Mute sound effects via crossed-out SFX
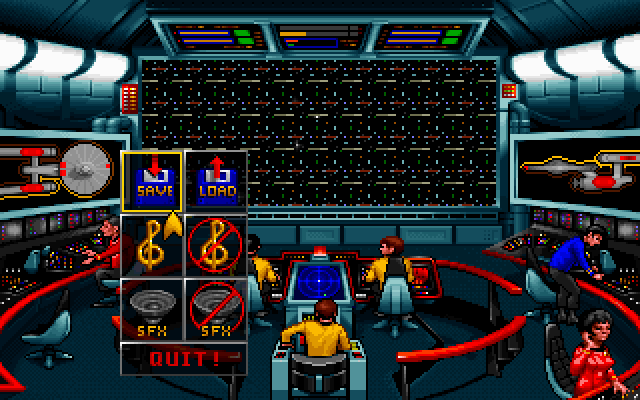The width and height of the screenshot is (640, 400). click(214, 308)
